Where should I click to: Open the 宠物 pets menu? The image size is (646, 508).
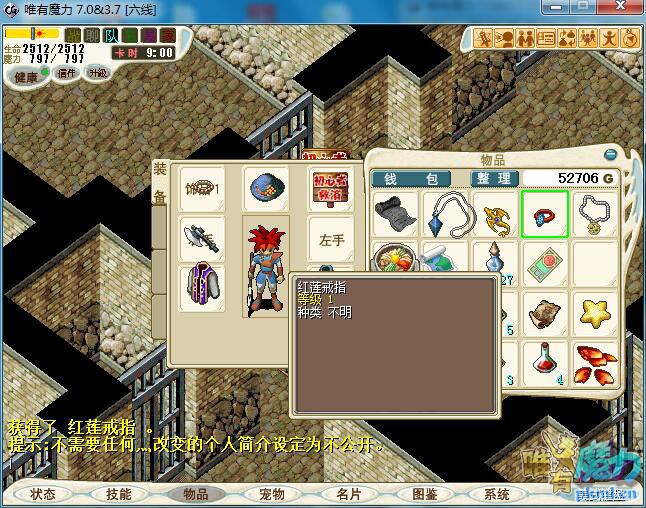tap(272, 494)
